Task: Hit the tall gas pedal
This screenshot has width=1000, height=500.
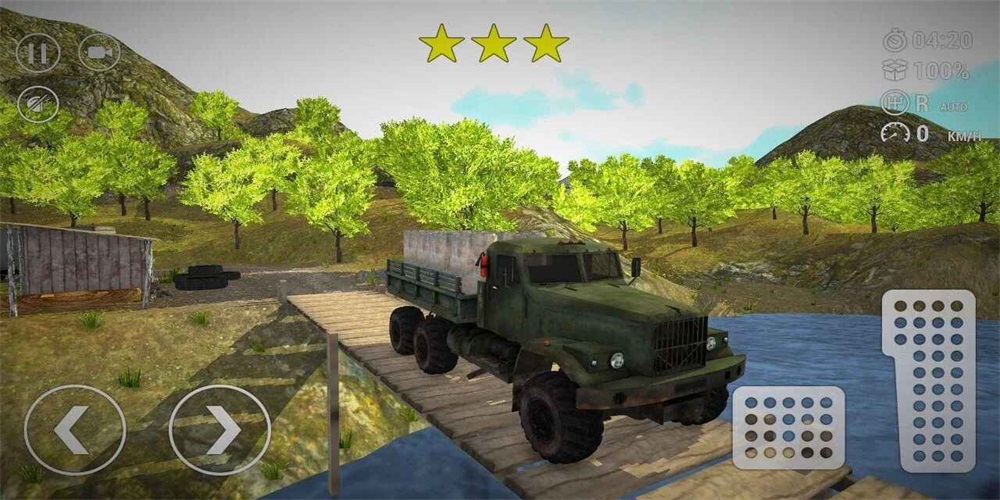Action: point(928,380)
